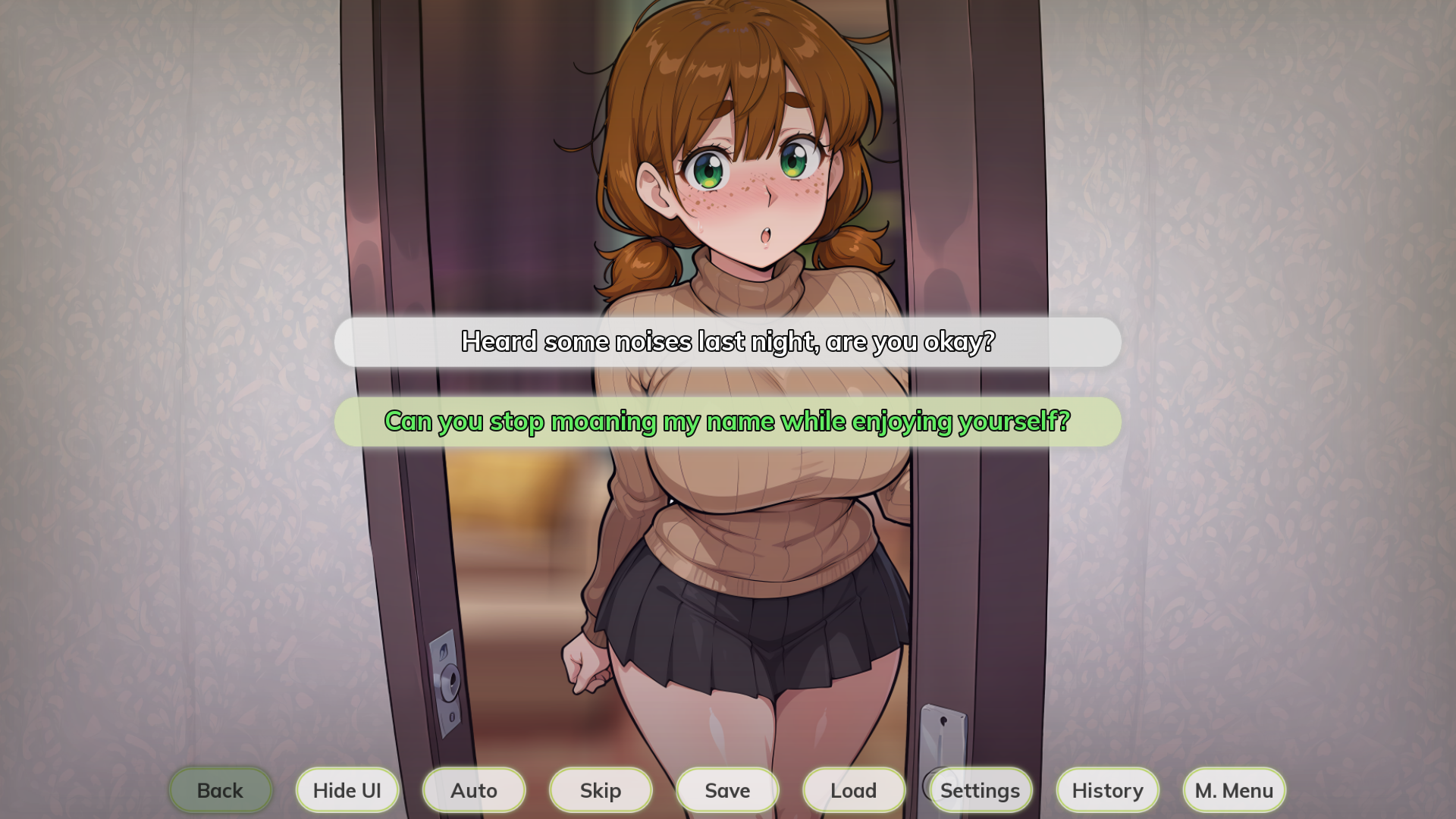
Task: Open the Load screen
Action: 853,789
